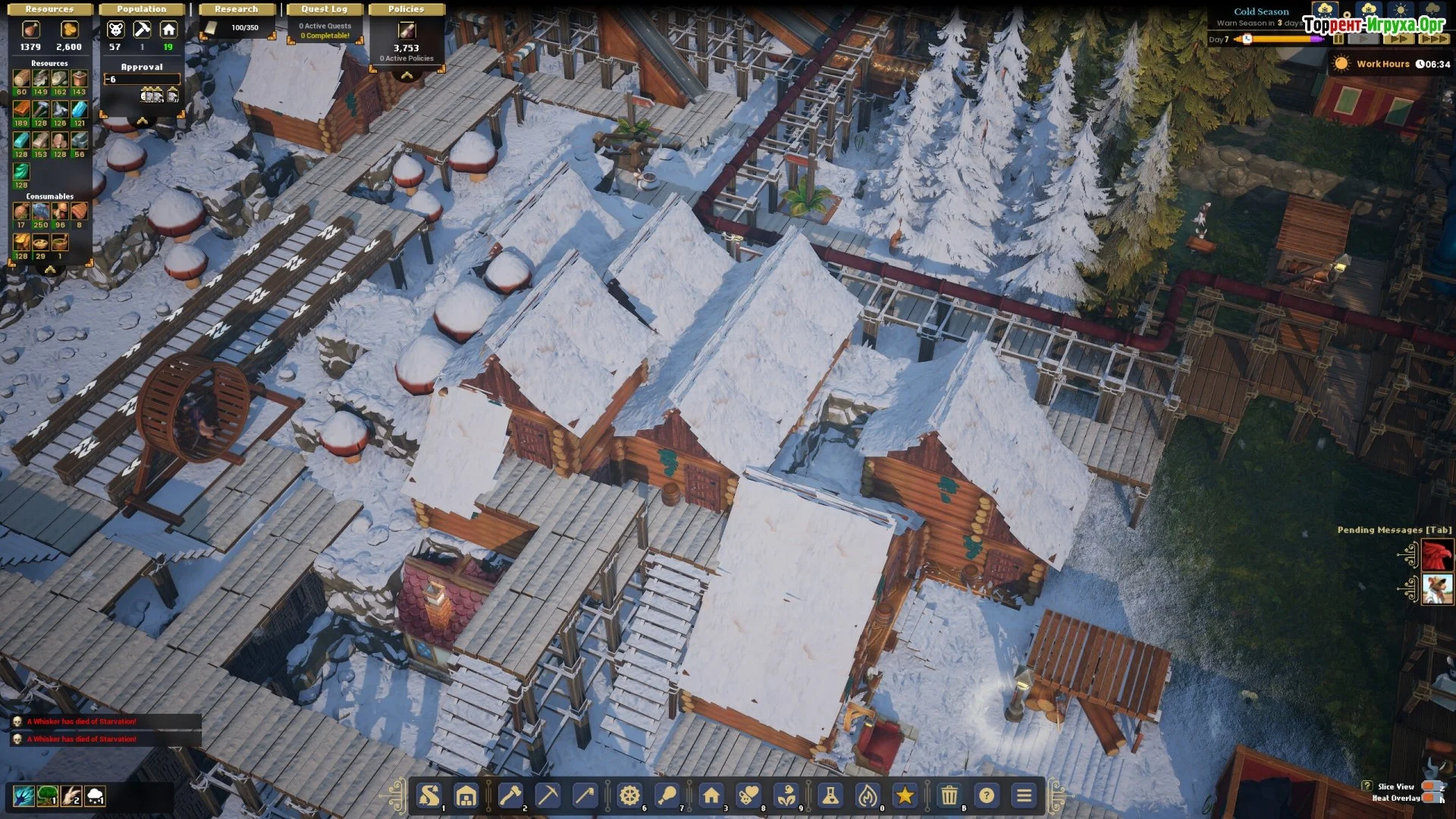Select the trash can demolish tool
Image resolution: width=1456 pixels, height=819 pixels.
click(949, 795)
